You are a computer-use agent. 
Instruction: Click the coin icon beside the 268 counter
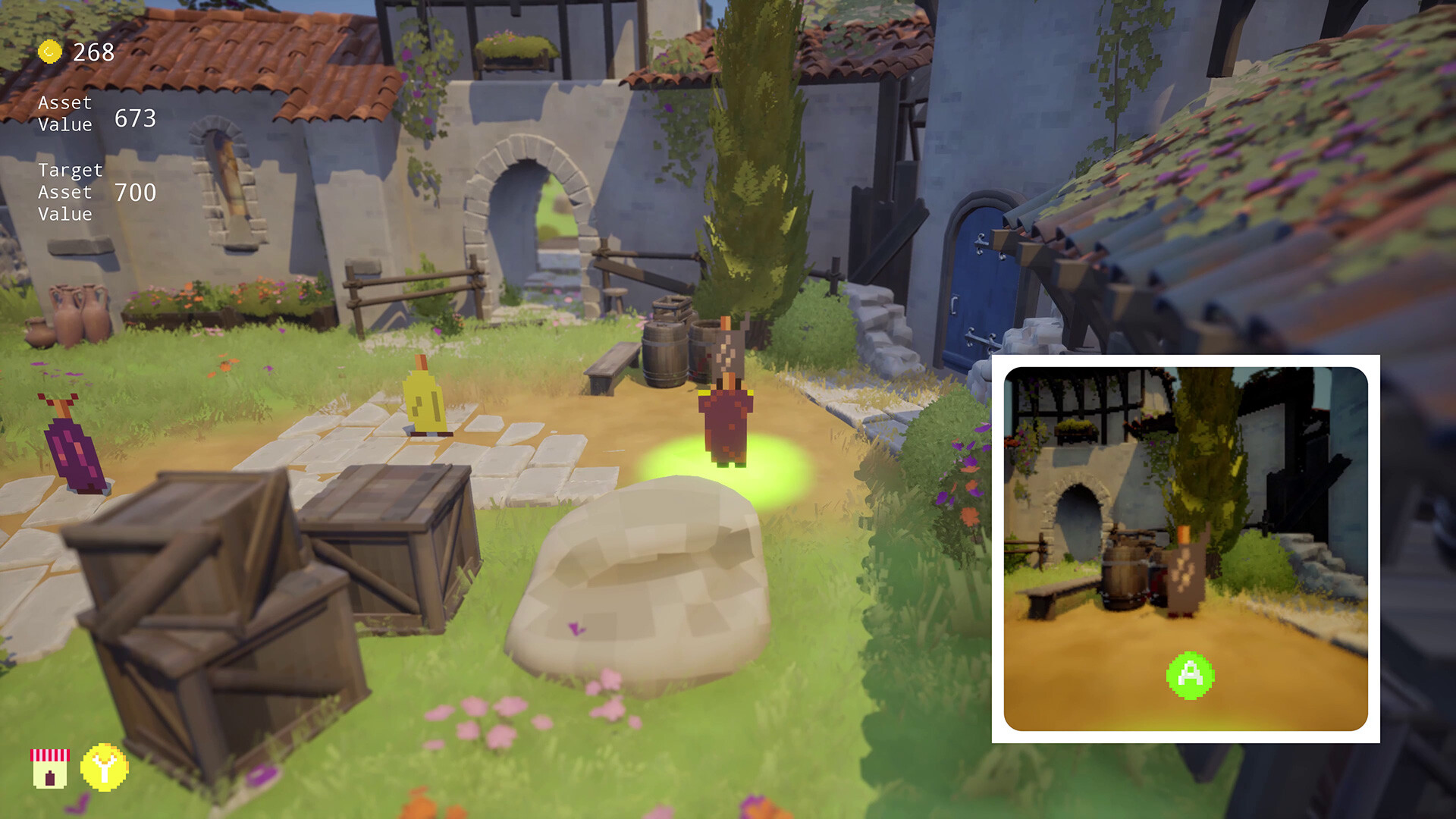pyautogui.click(x=49, y=53)
